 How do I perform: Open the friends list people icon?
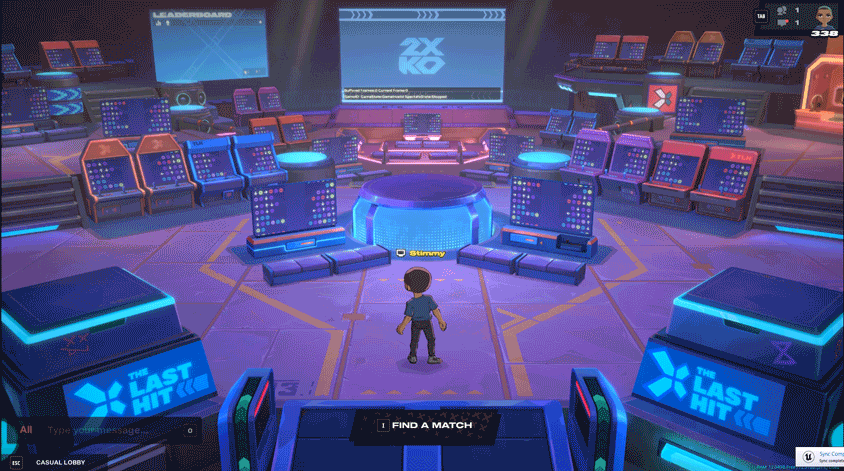click(783, 10)
